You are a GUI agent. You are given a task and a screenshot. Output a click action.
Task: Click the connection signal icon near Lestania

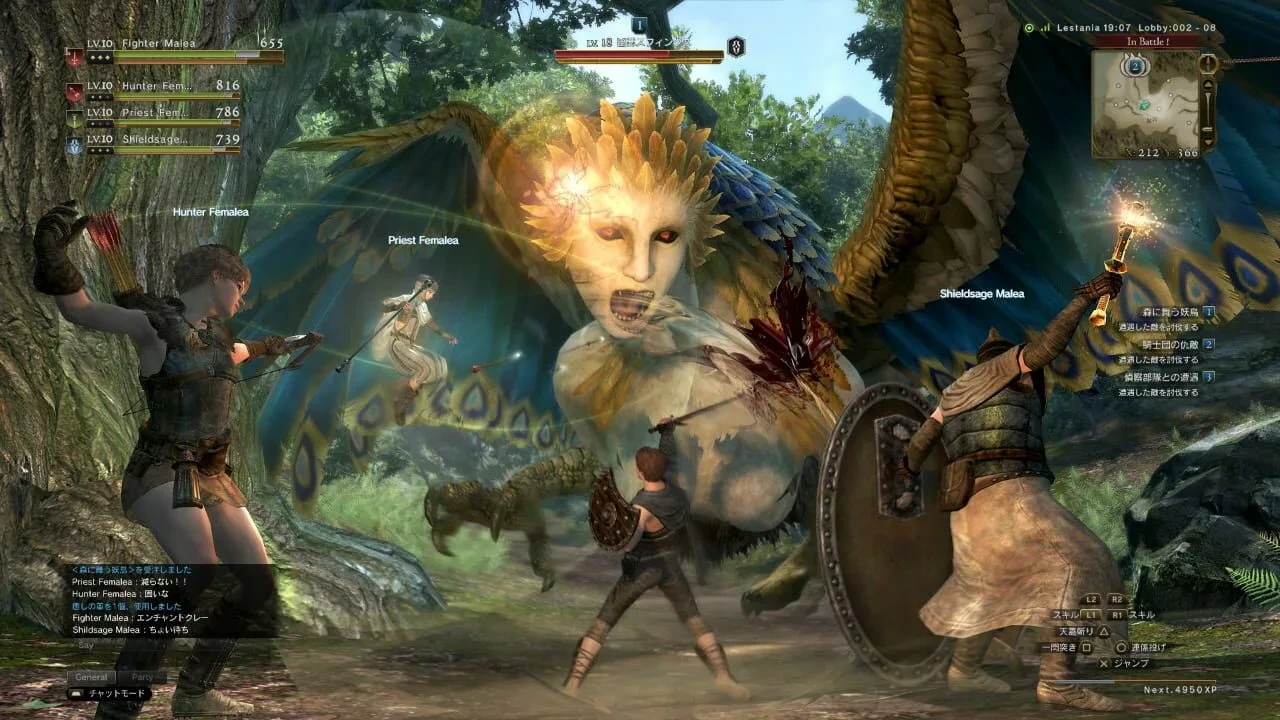[1045, 27]
